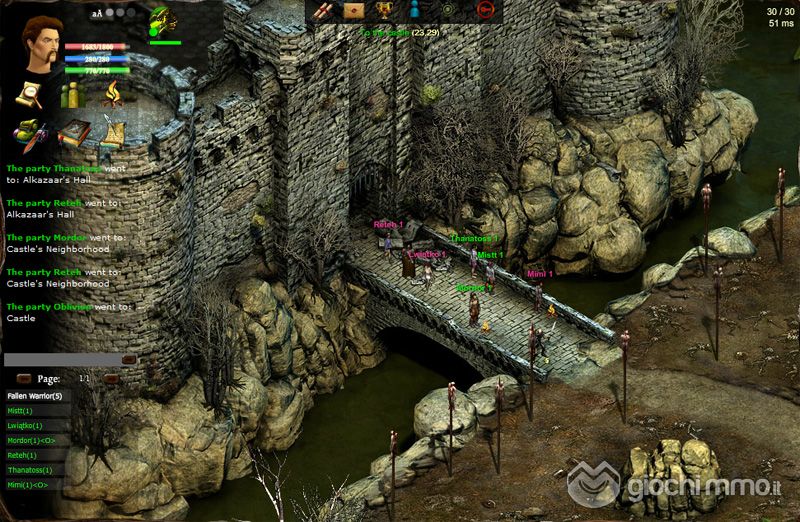Select the green creature companion icon
The height and width of the screenshot is (522, 800).
161,22
